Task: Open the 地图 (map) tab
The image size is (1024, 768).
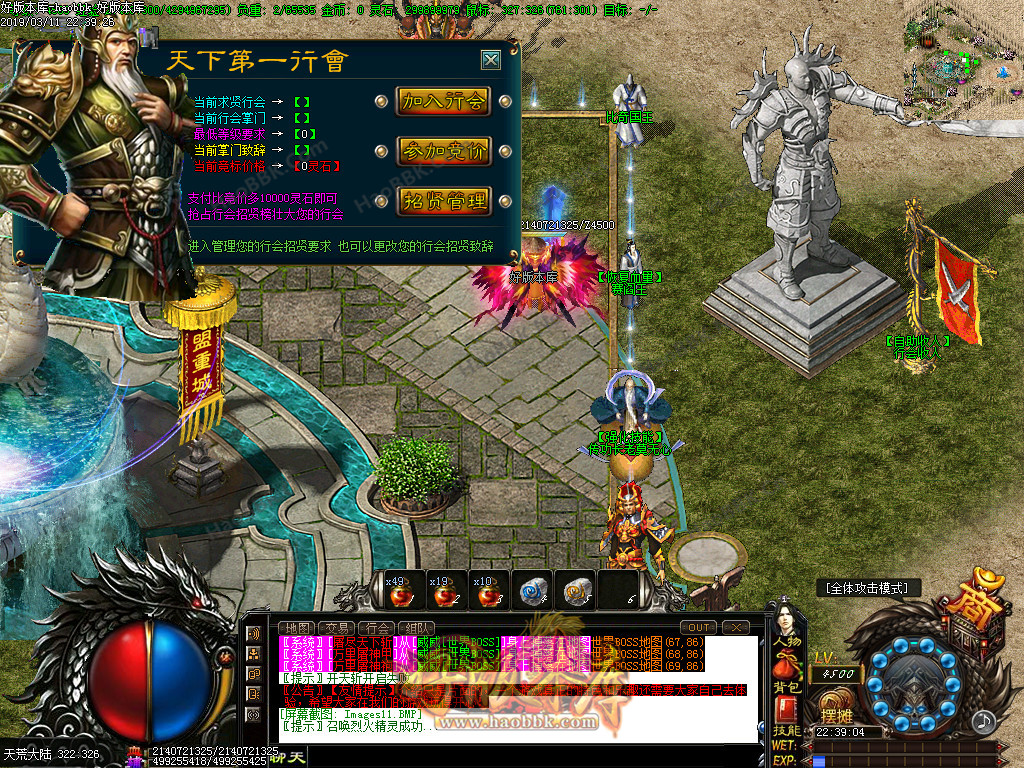Action: (x=299, y=627)
